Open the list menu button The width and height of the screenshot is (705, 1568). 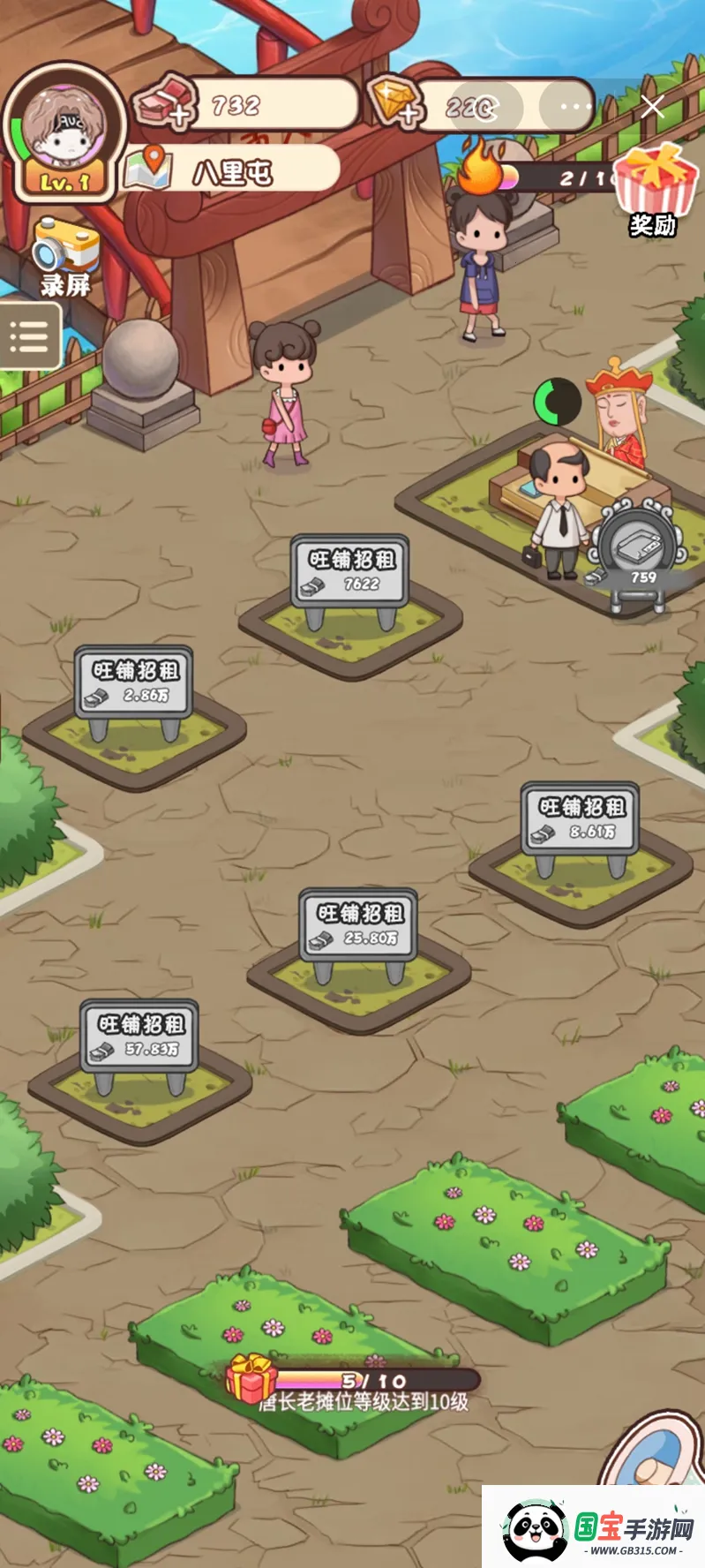click(29, 336)
